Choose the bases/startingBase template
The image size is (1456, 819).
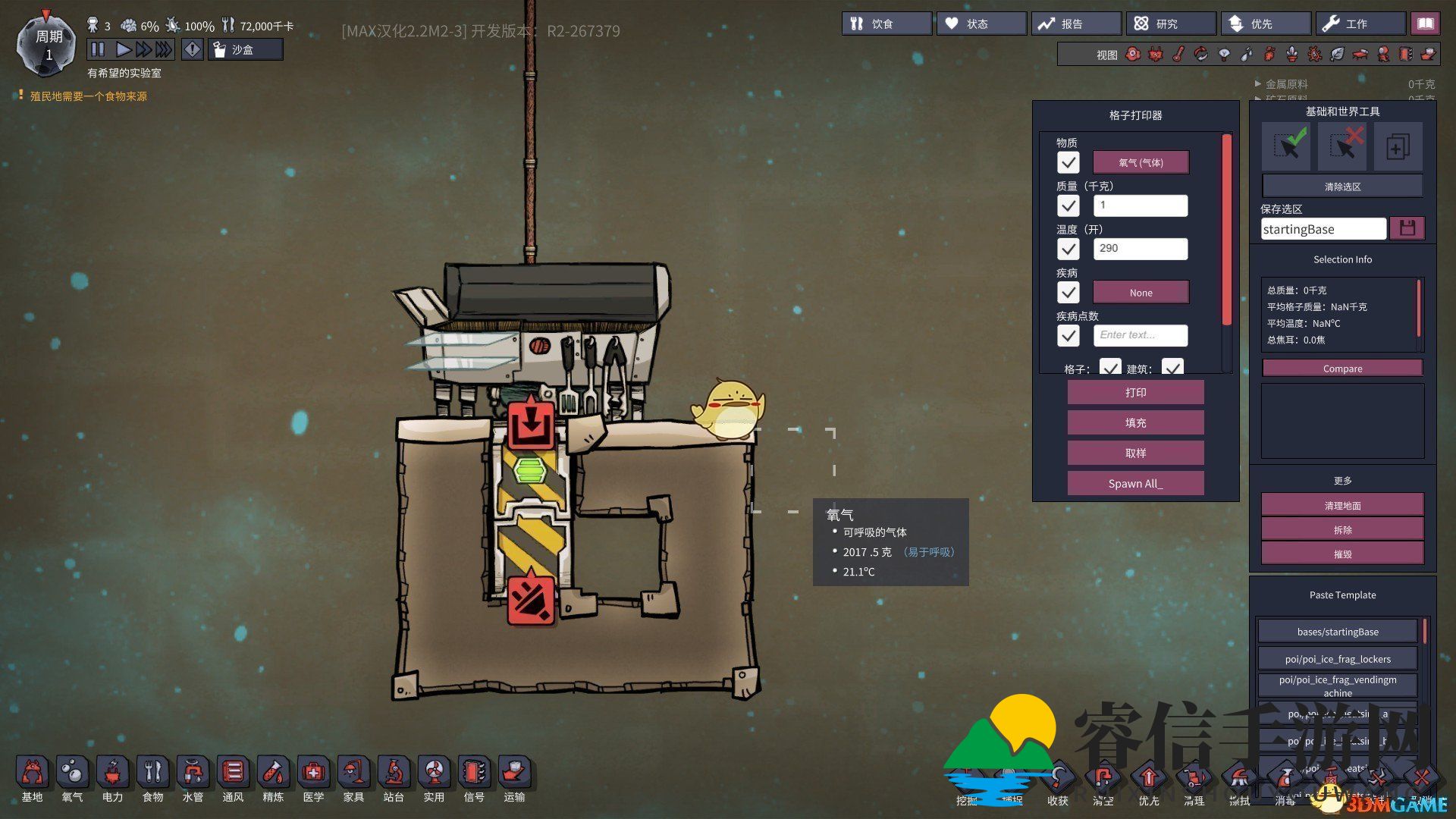(1337, 632)
